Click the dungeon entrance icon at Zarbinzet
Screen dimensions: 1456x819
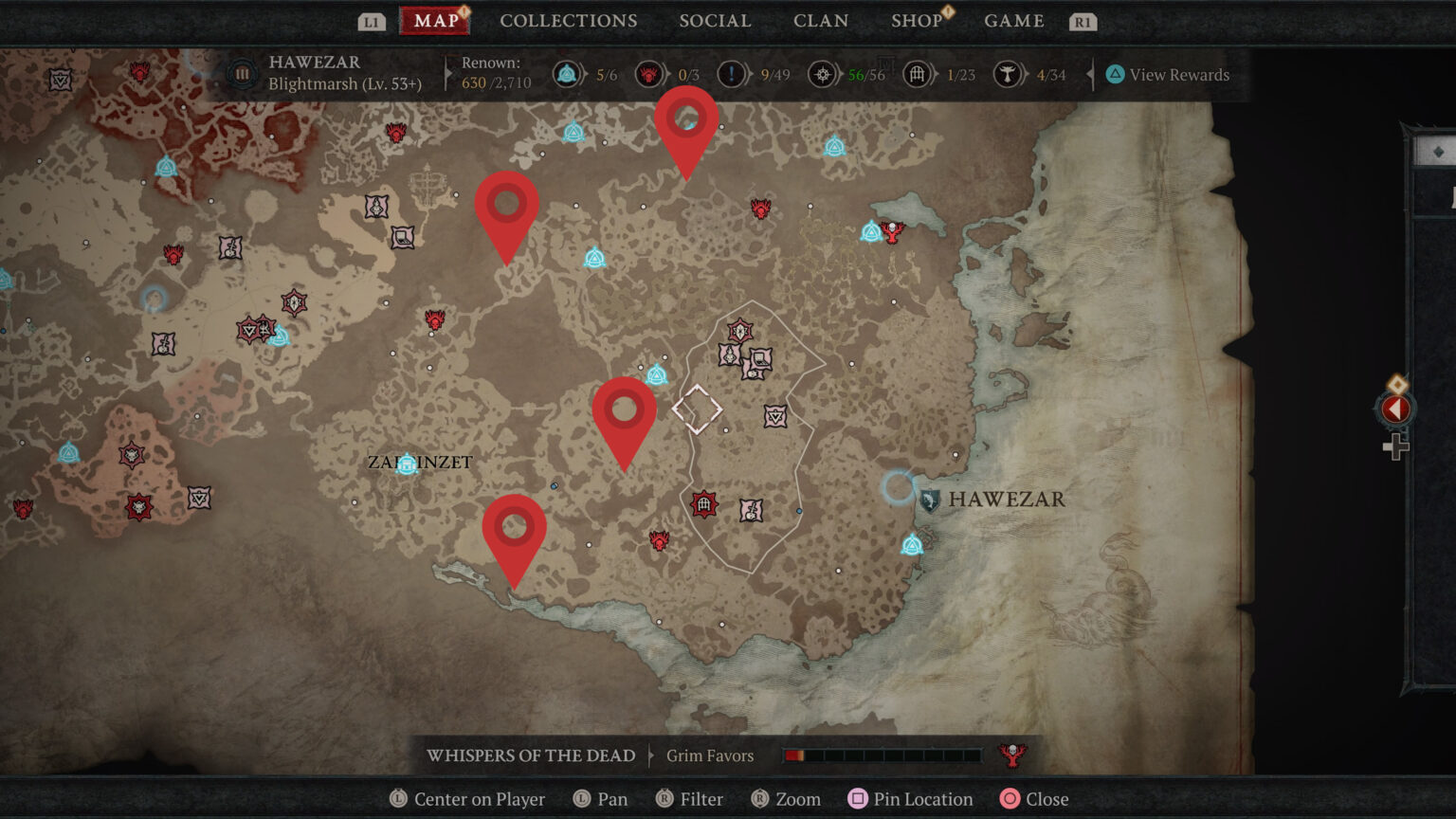pos(407,464)
